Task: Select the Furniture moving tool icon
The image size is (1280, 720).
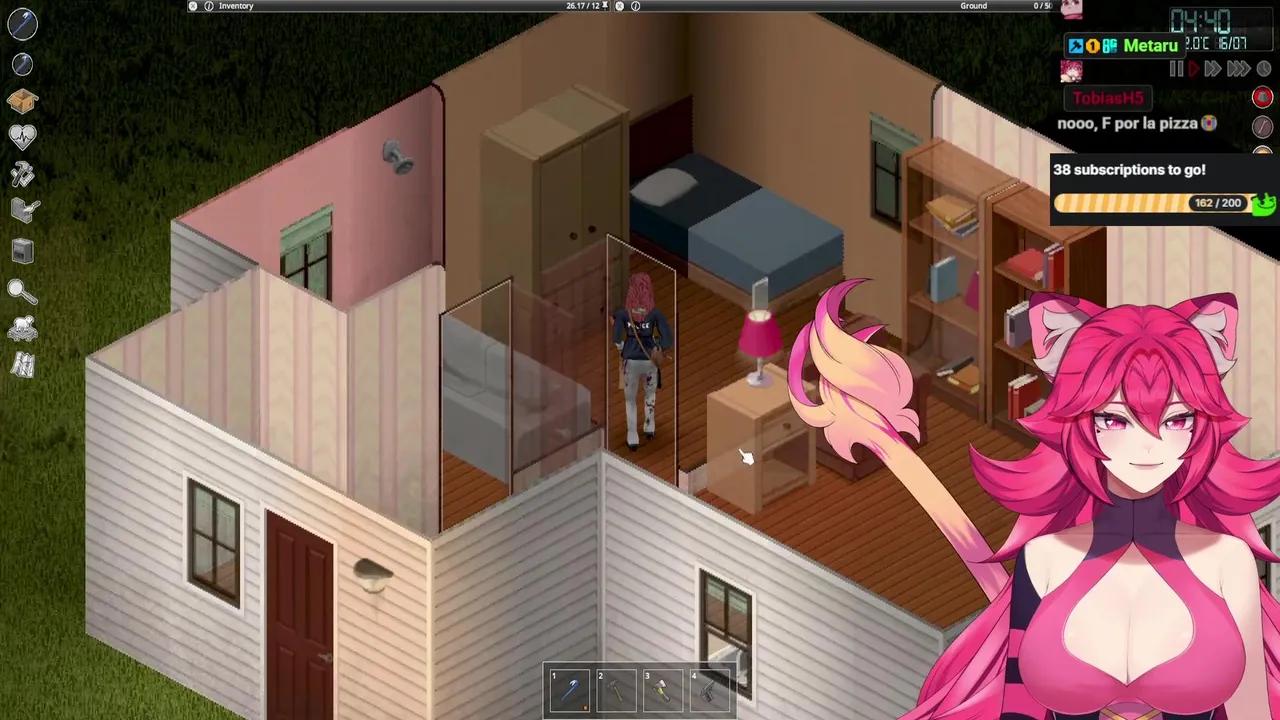Action: coord(22,209)
